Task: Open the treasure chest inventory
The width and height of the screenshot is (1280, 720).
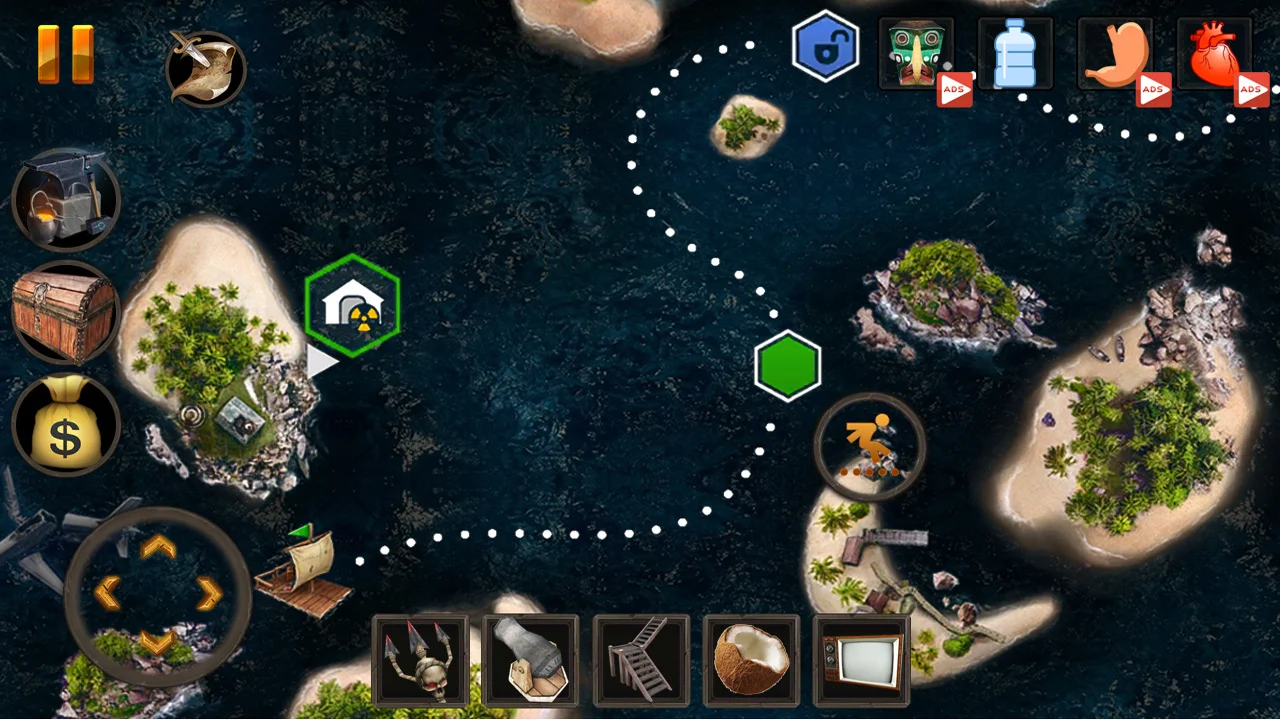Action: click(65, 312)
